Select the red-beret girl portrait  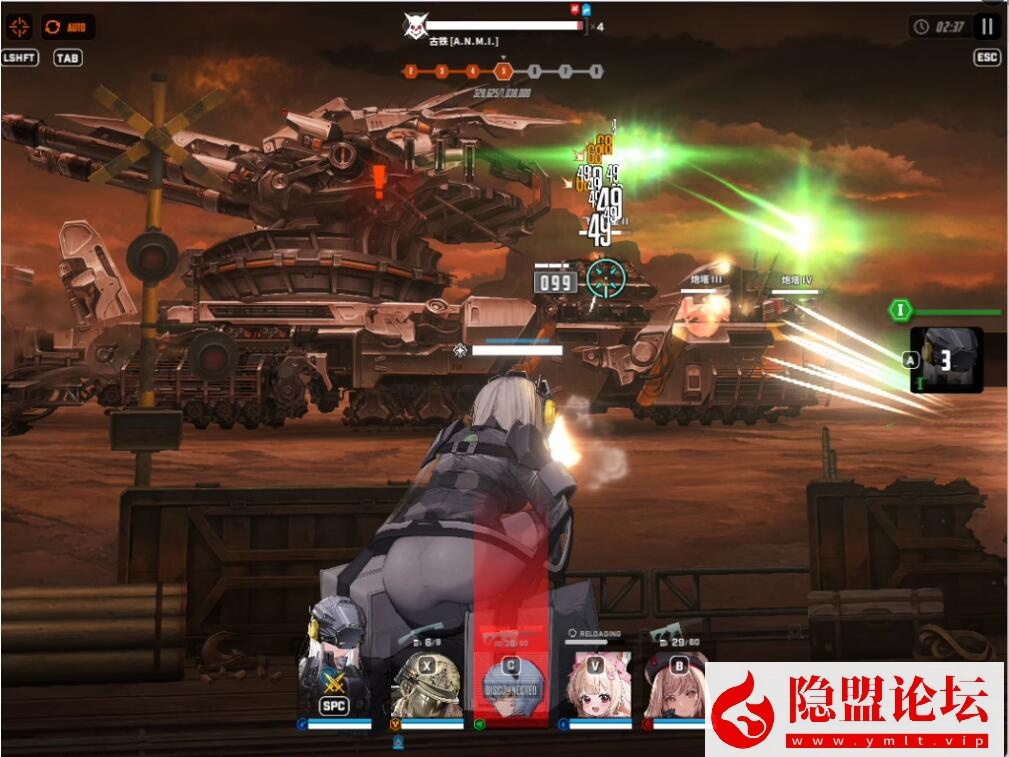pos(676,686)
